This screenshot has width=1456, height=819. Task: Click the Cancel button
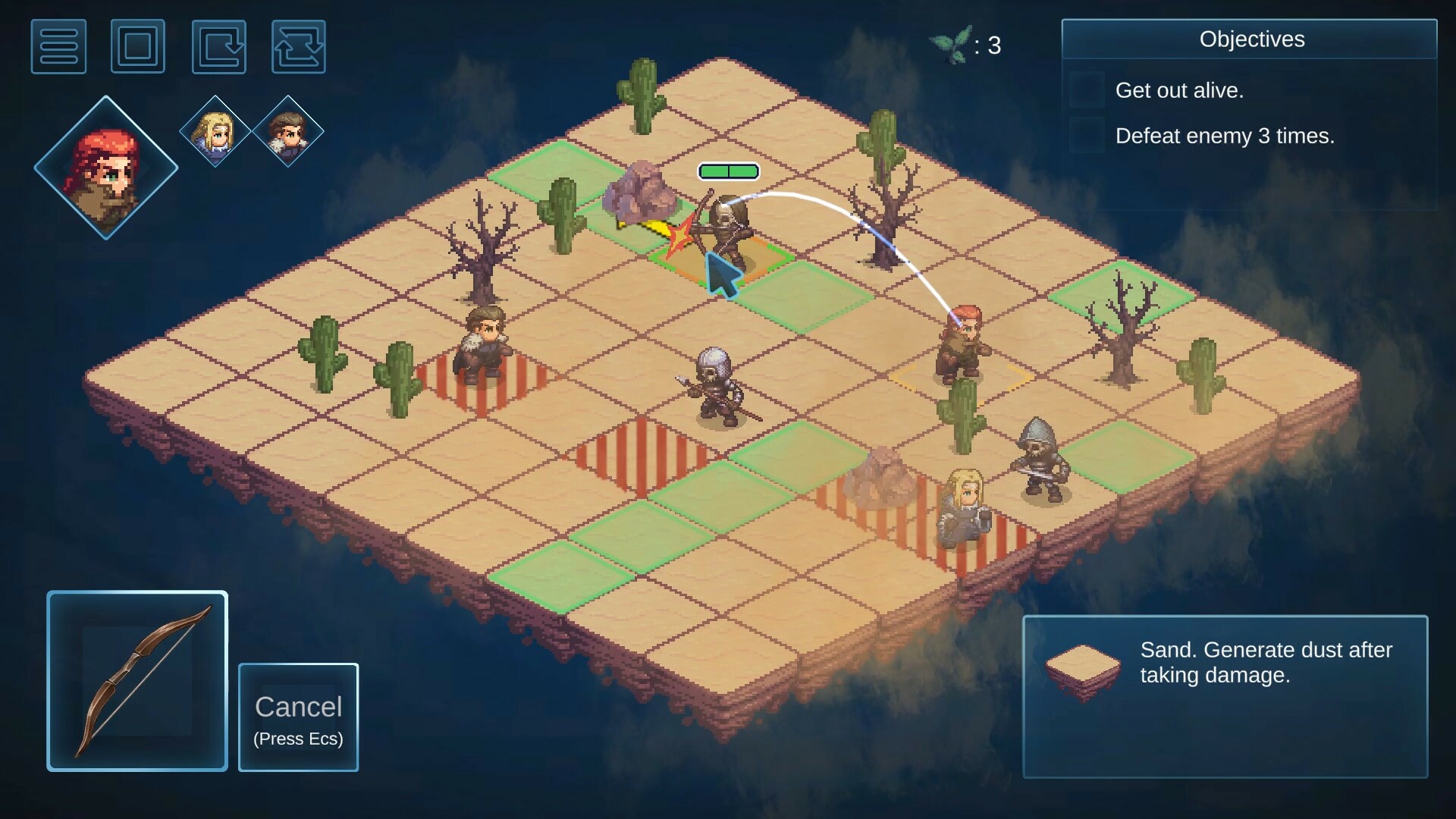tap(298, 717)
